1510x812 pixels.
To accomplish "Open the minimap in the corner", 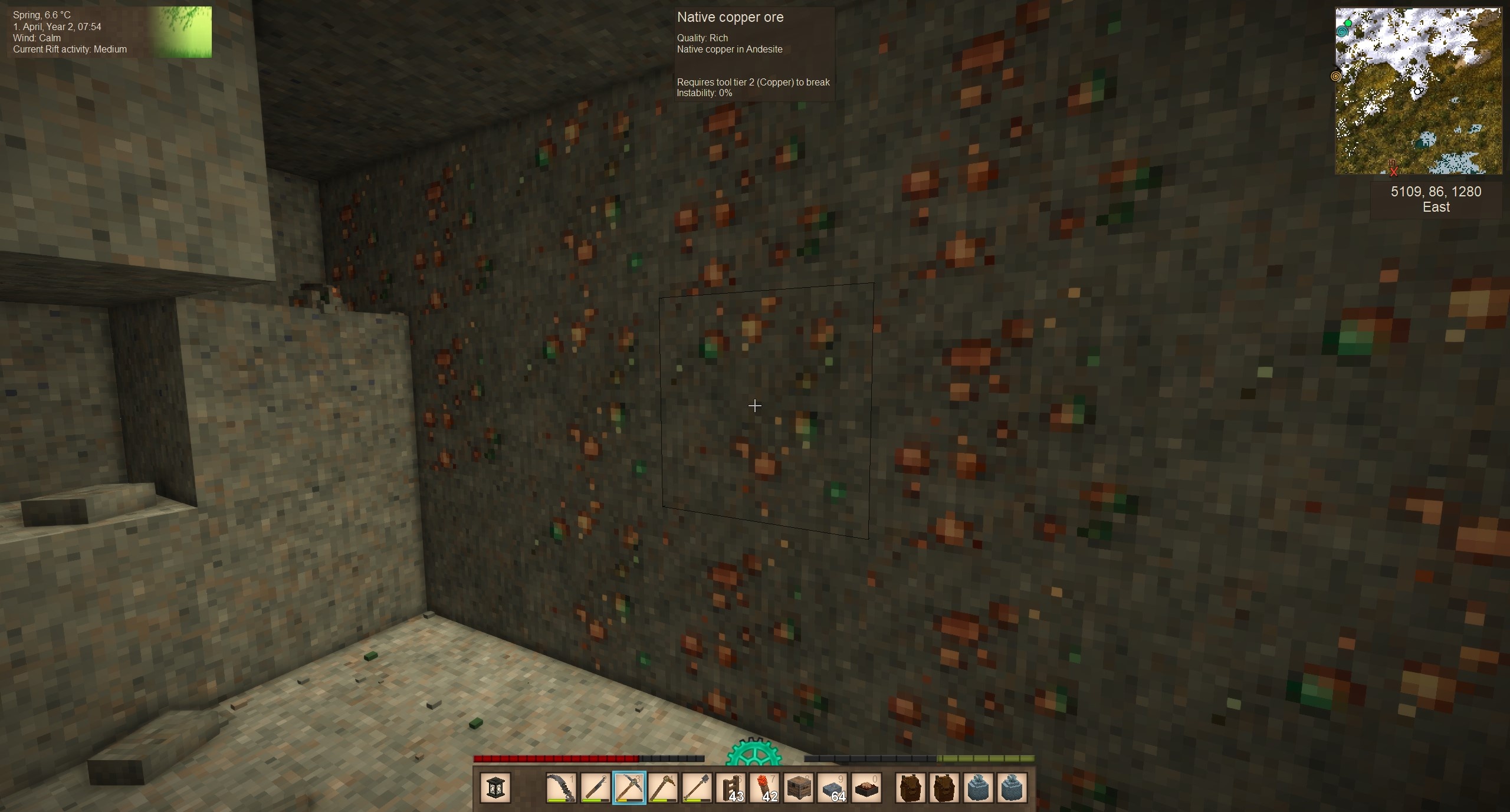I will (1419, 91).
